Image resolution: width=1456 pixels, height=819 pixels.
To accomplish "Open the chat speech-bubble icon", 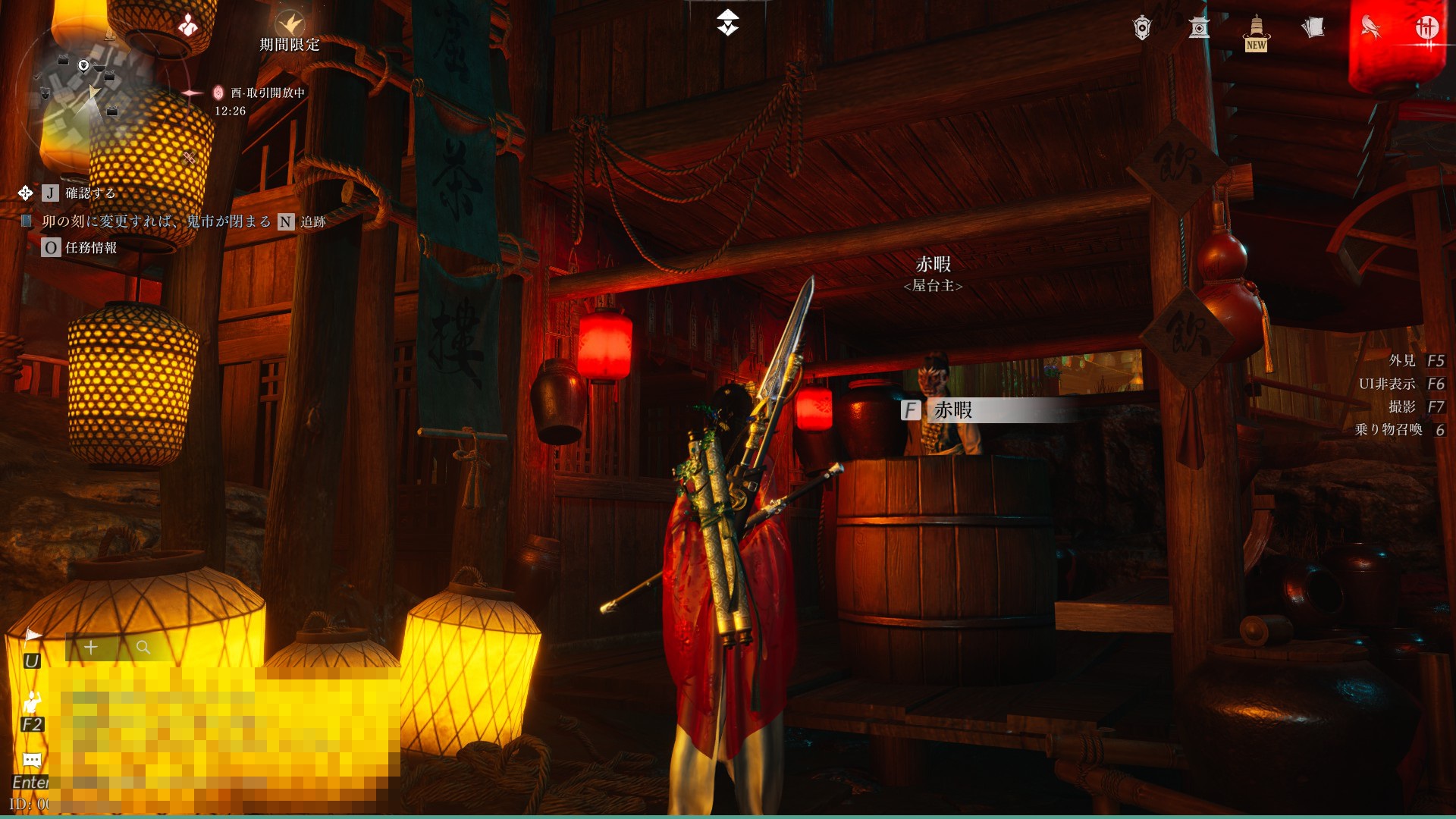I will pos(32,760).
